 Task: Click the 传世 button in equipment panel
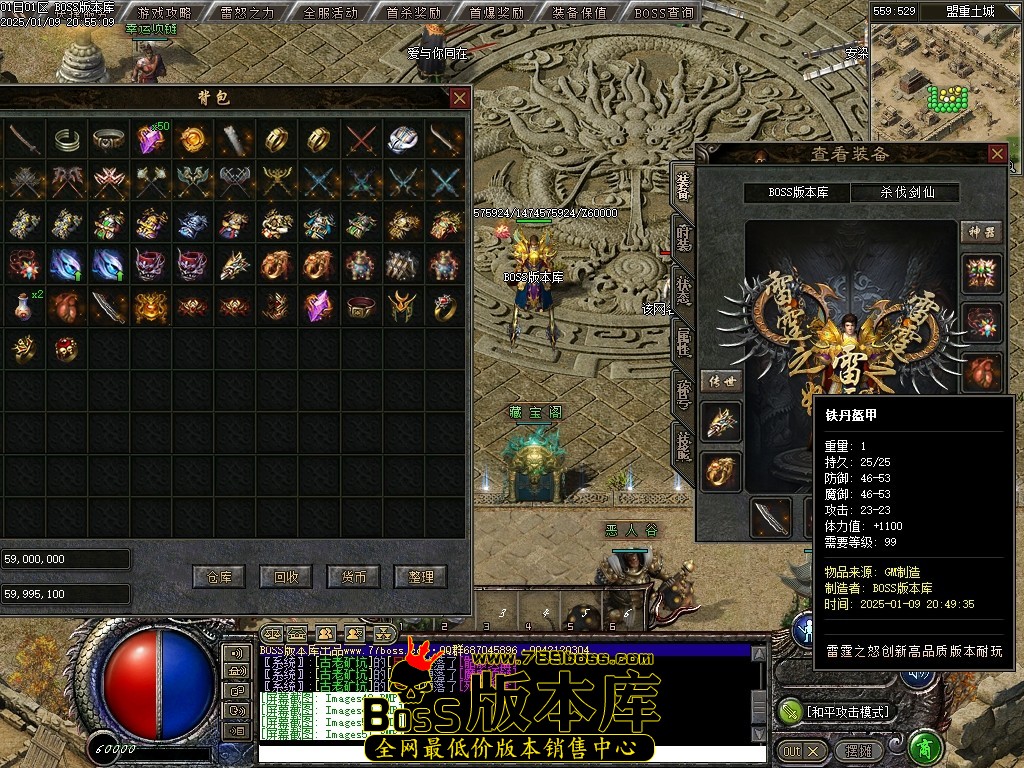coord(721,381)
